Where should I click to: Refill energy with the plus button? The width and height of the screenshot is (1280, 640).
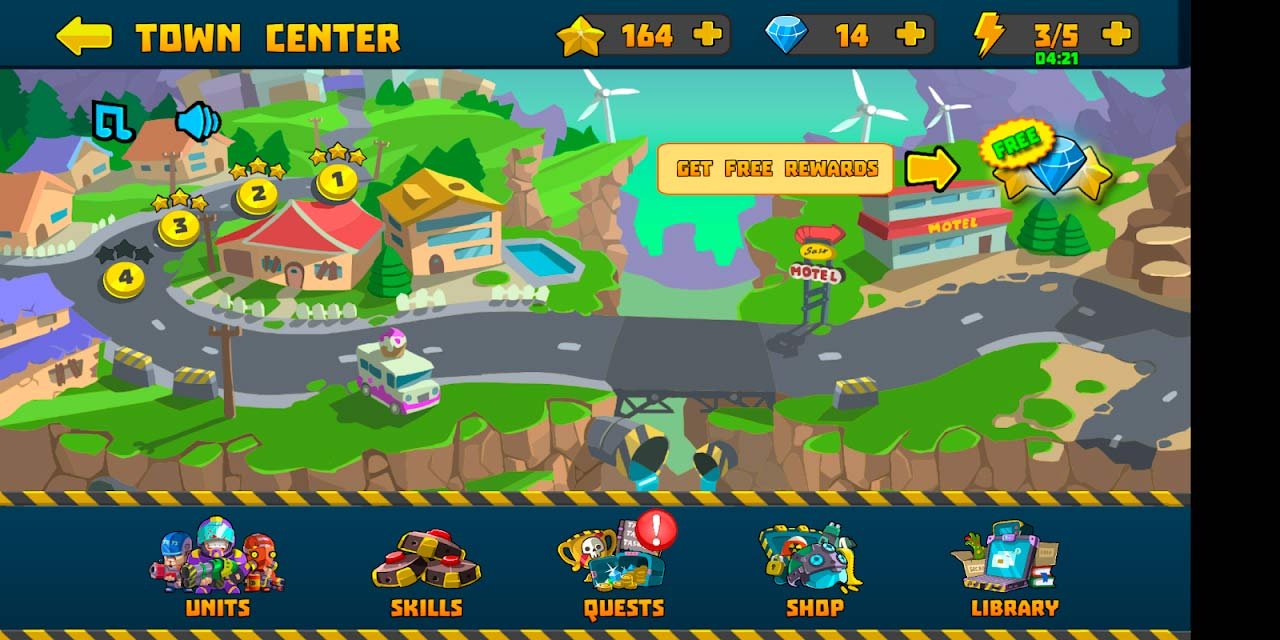tap(1116, 35)
